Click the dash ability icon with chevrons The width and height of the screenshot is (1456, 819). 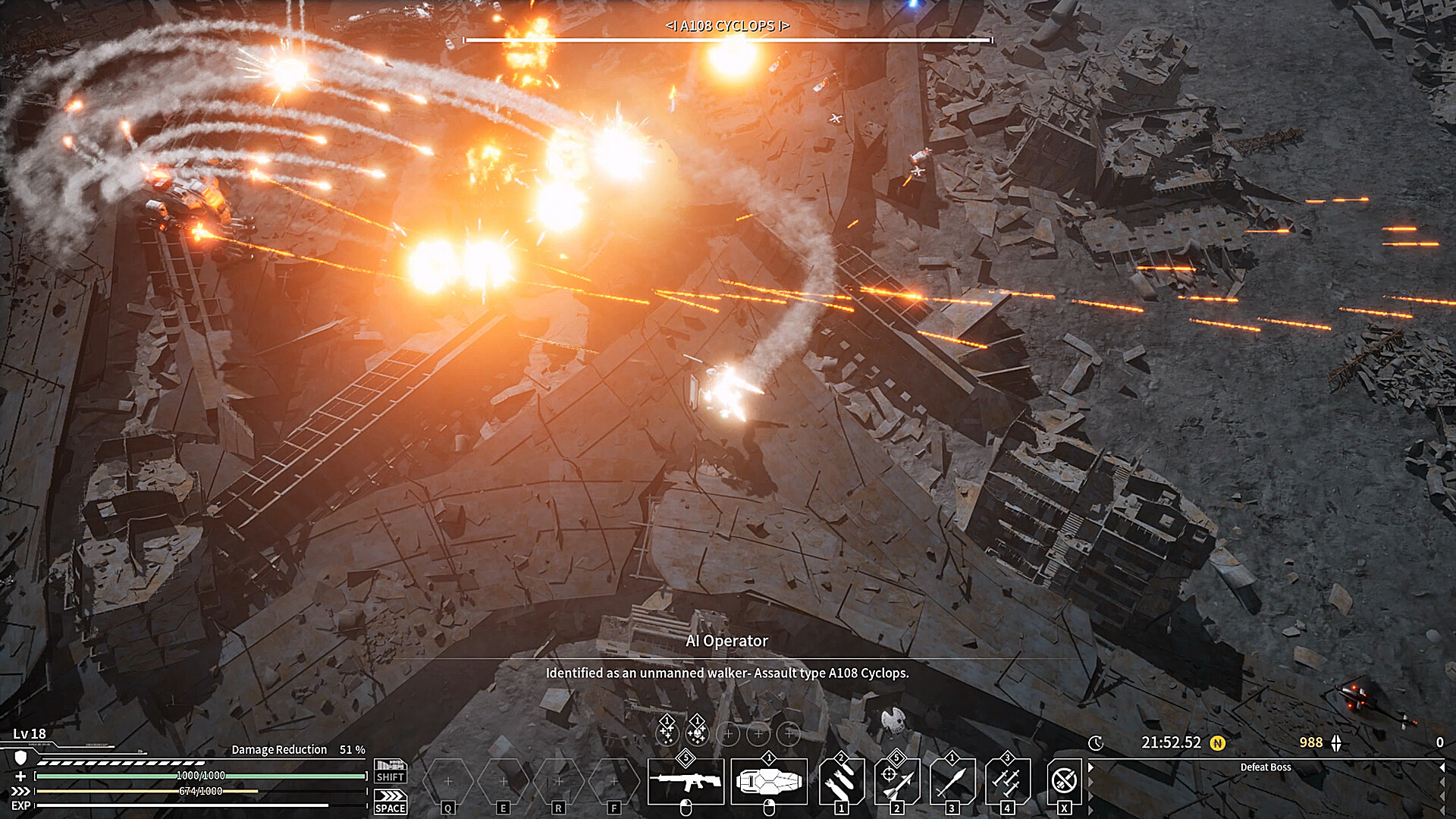coord(390,796)
